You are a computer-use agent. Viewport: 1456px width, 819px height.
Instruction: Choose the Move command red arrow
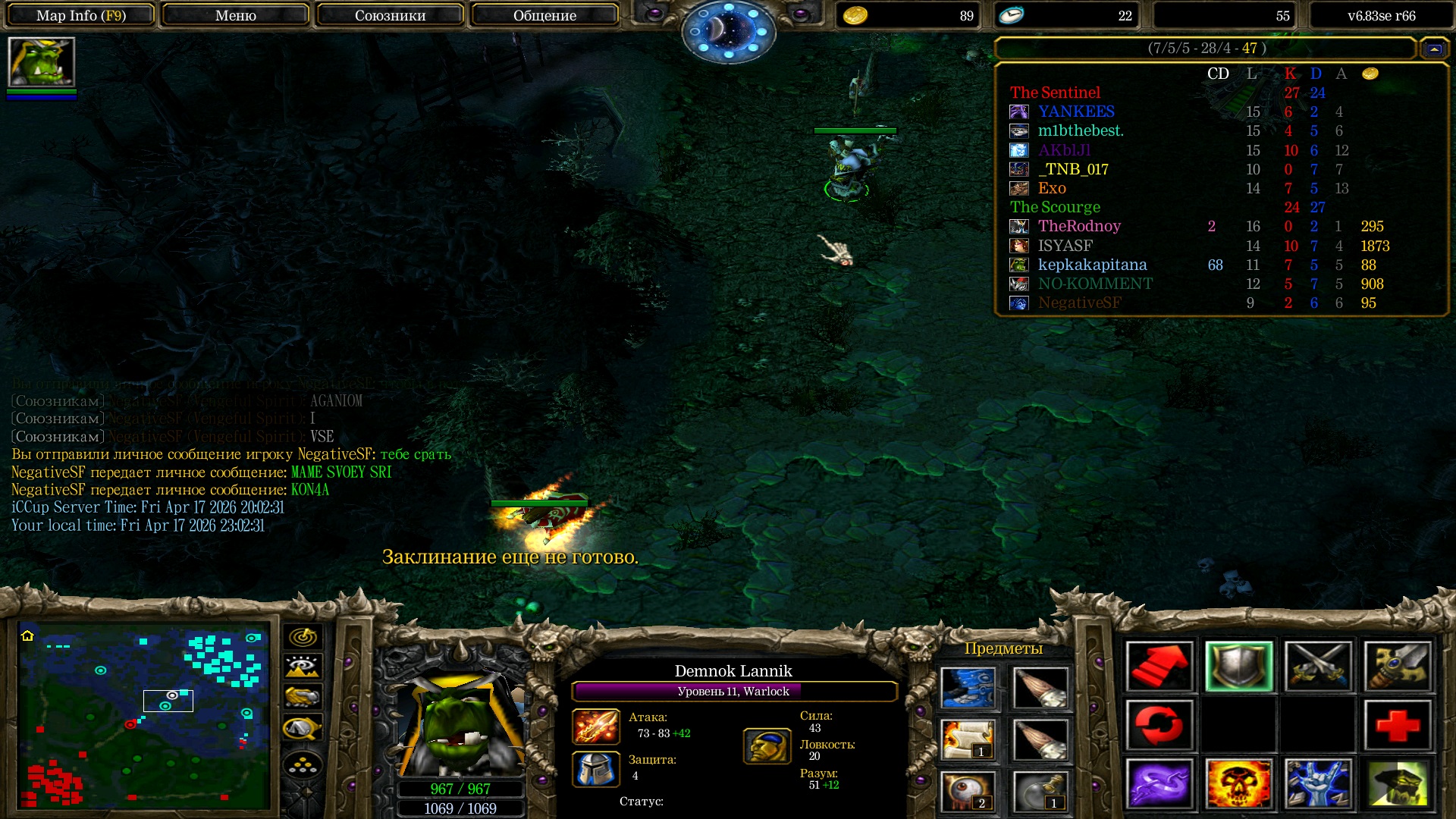click(1159, 667)
